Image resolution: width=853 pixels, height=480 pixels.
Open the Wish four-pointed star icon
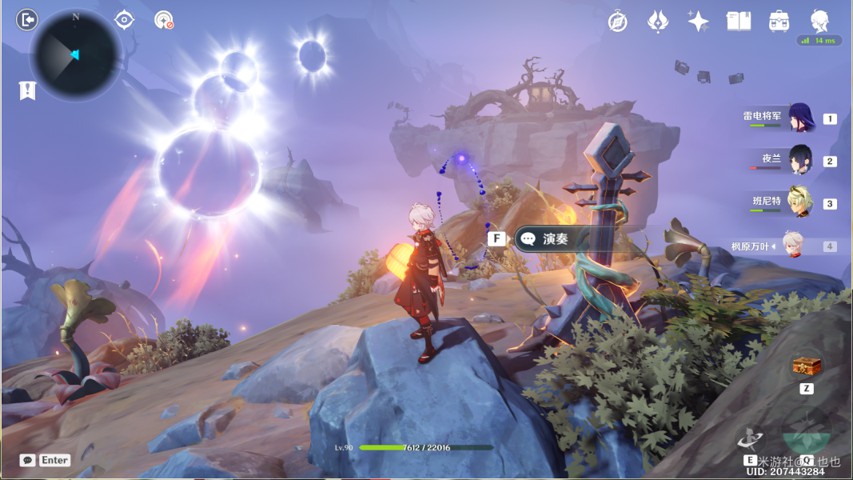tap(698, 21)
